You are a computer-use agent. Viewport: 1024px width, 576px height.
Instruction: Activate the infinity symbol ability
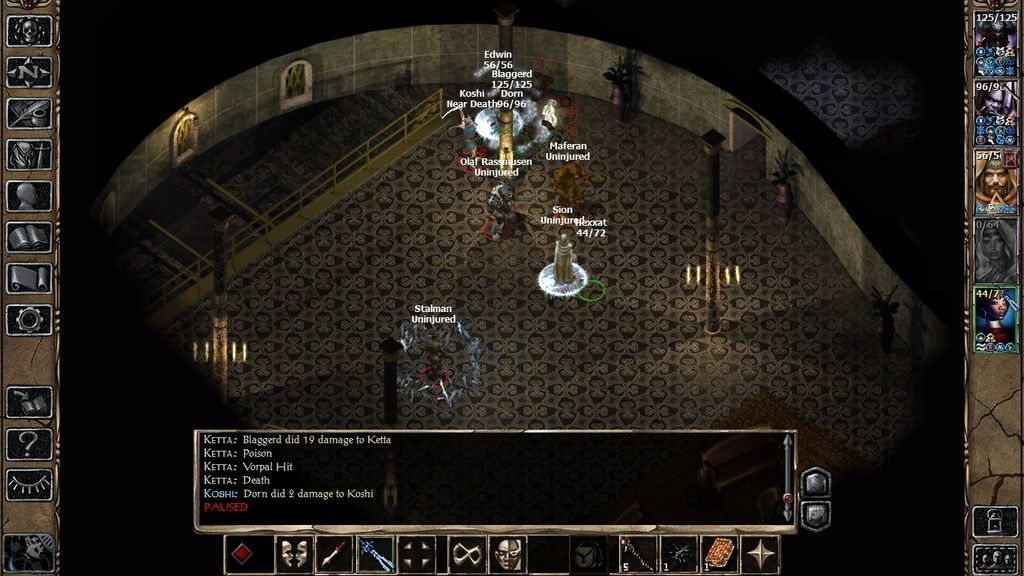pos(466,554)
